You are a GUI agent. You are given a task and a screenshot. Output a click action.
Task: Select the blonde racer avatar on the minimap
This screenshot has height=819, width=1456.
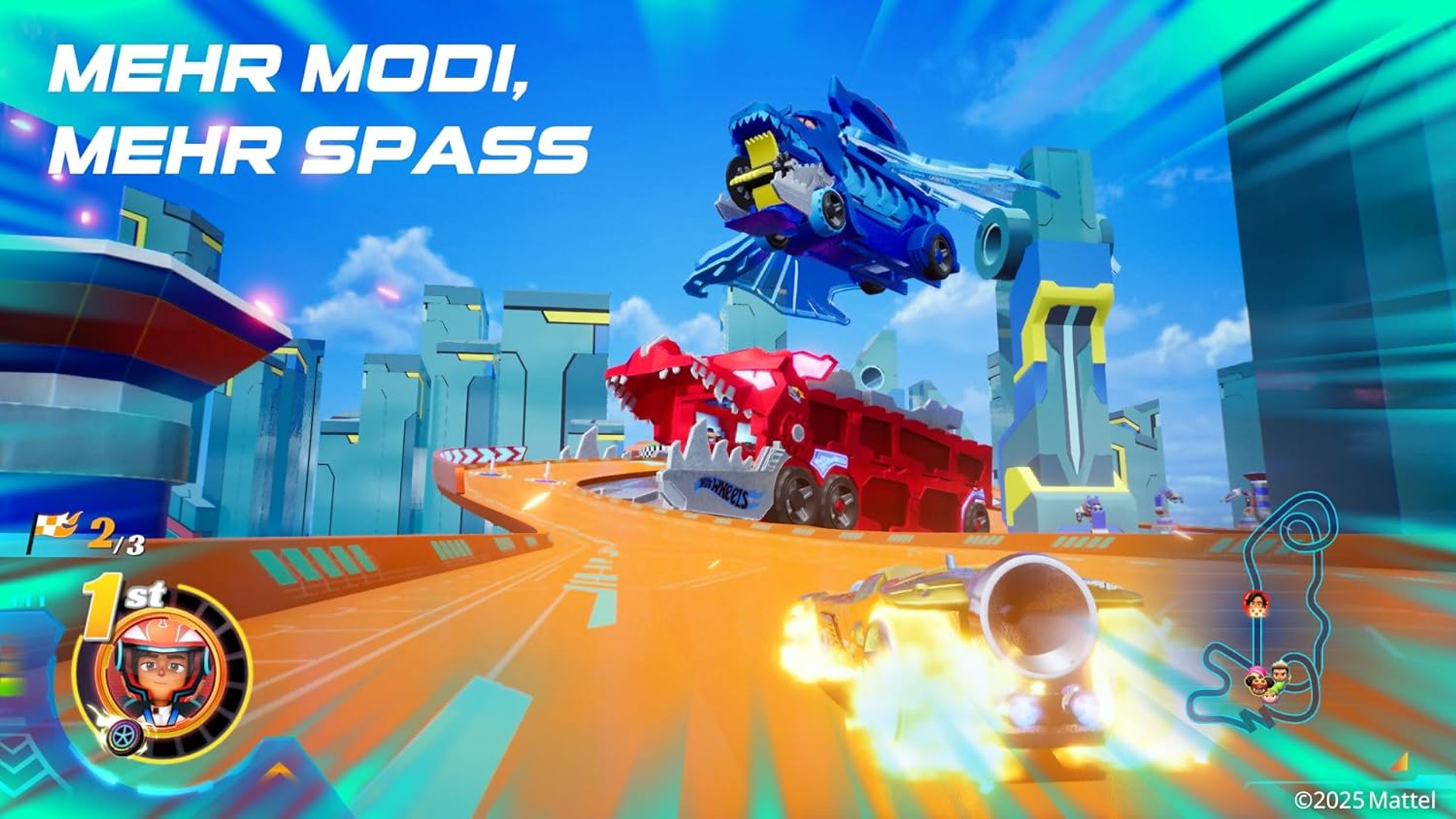pyautogui.click(x=1270, y=697)
